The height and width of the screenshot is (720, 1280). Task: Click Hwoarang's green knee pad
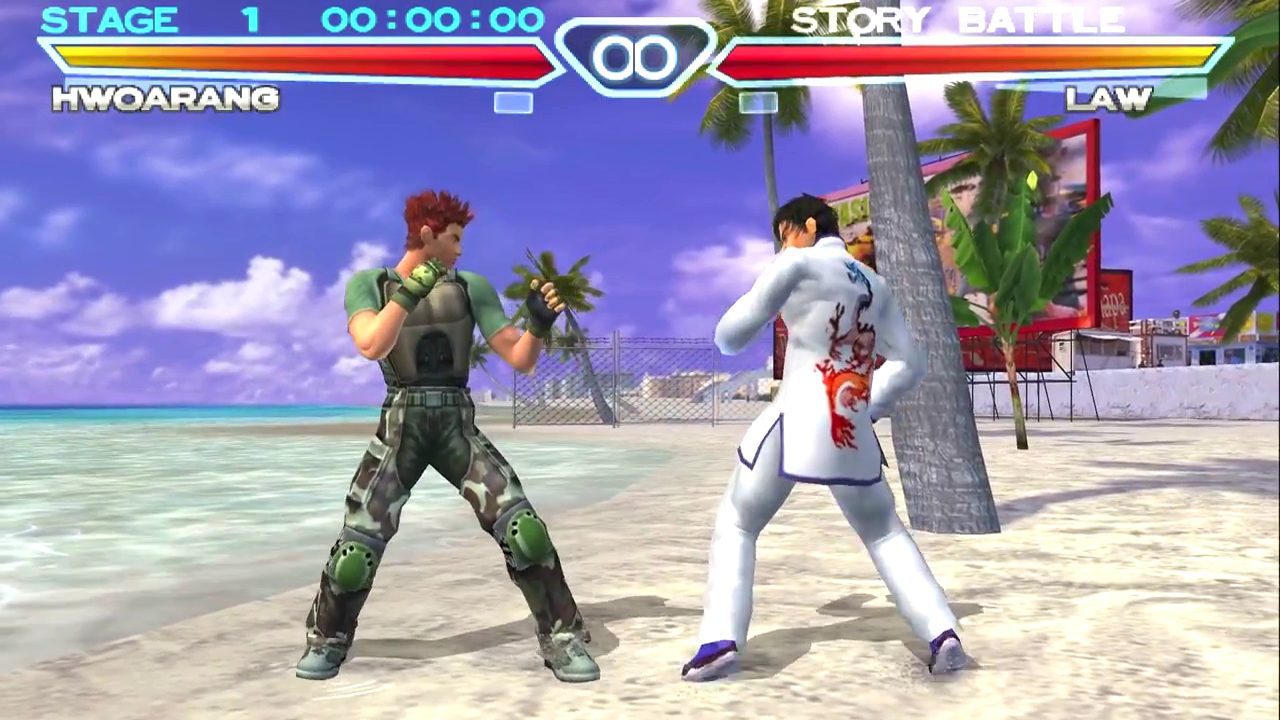353,567
